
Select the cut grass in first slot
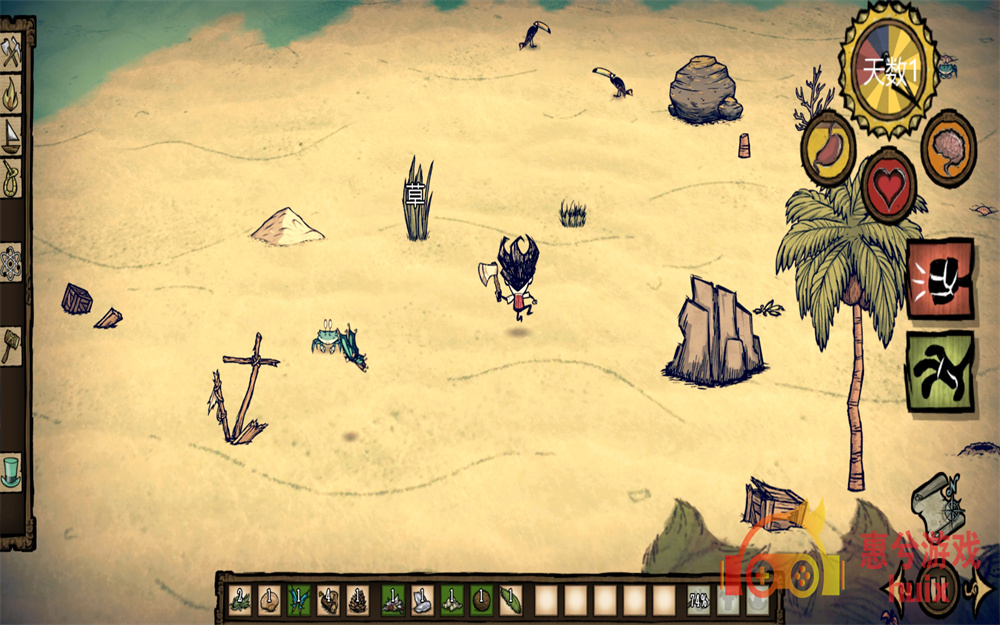pos(240,599)
